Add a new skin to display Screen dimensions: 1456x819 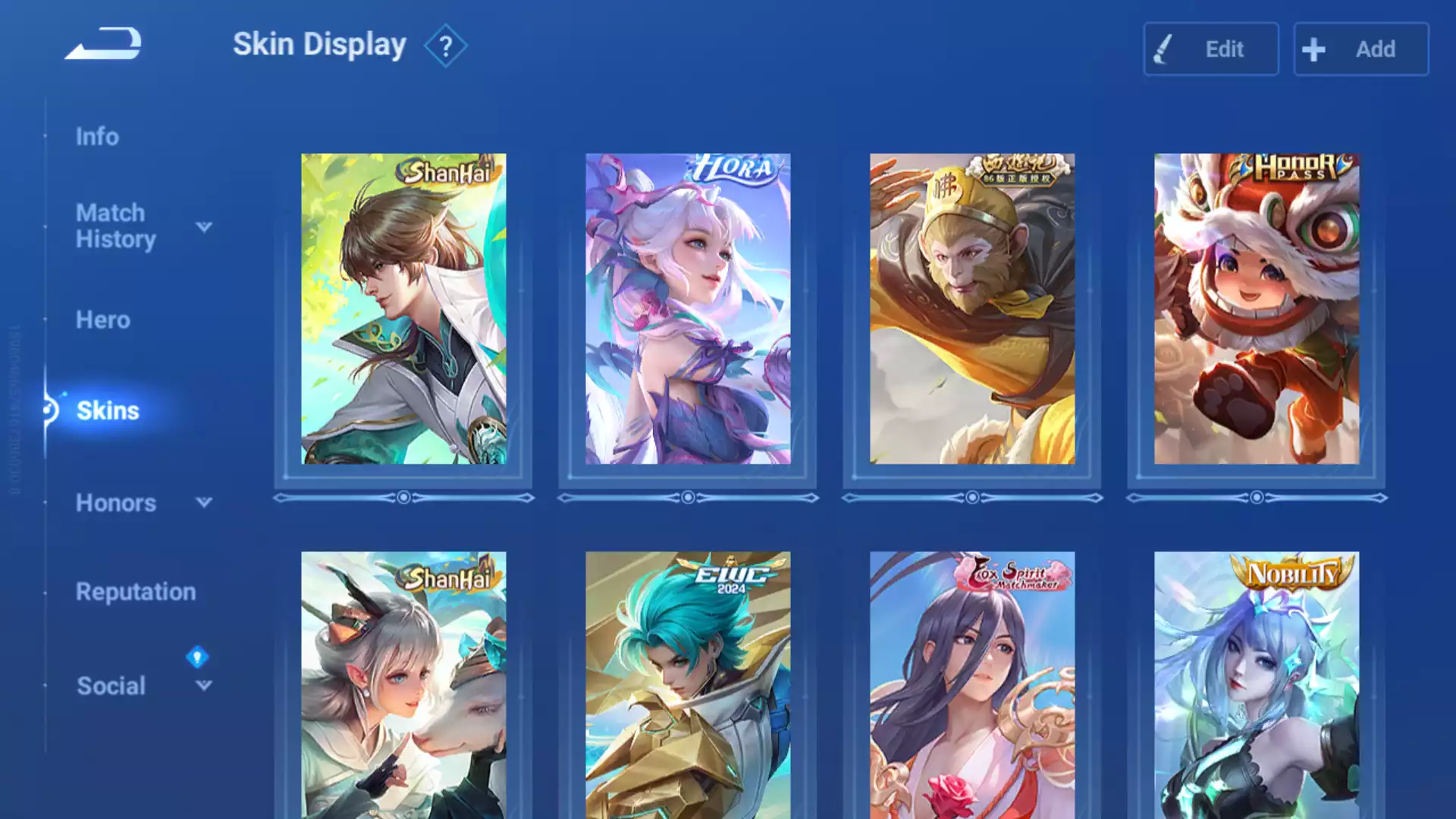point(1360,49)
